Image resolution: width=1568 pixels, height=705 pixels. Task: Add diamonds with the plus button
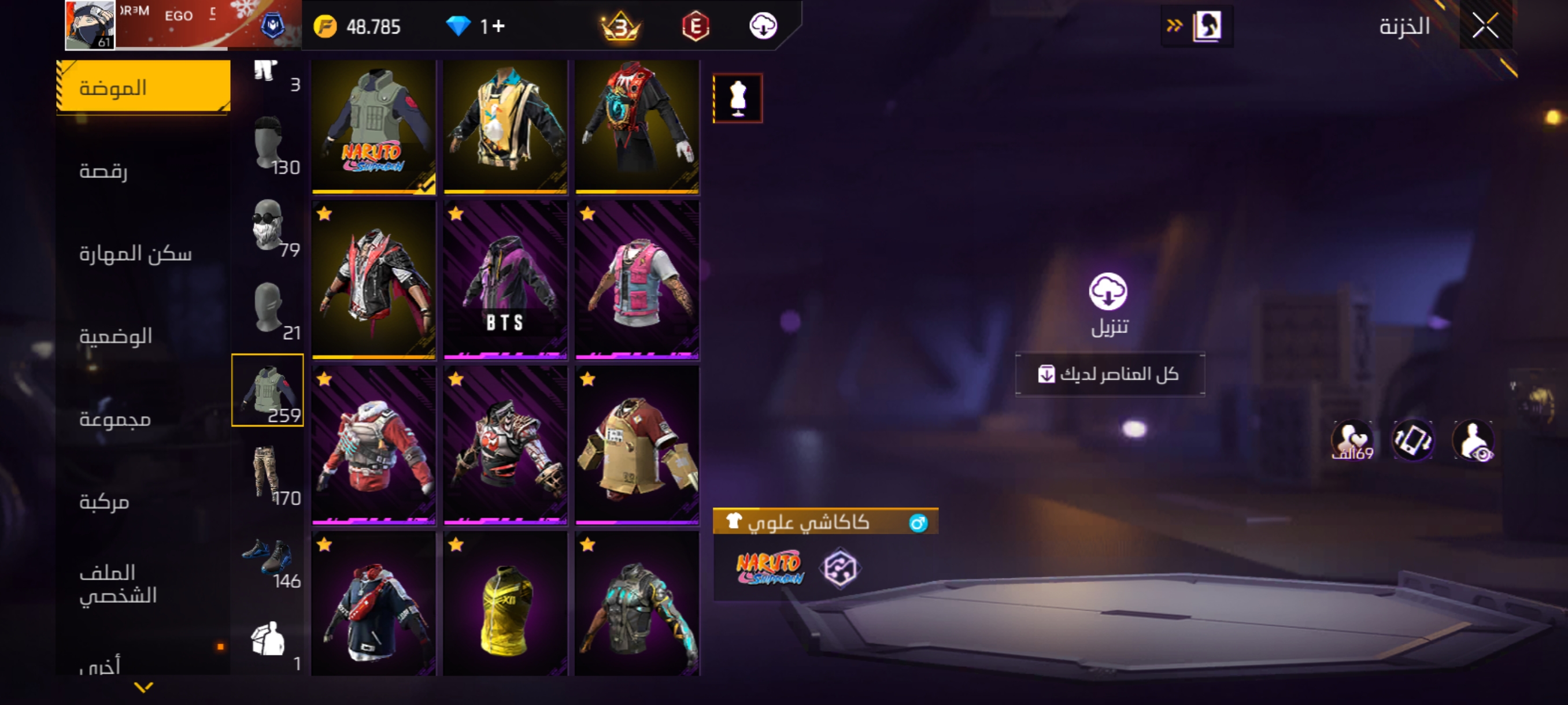tap(499, 26)
